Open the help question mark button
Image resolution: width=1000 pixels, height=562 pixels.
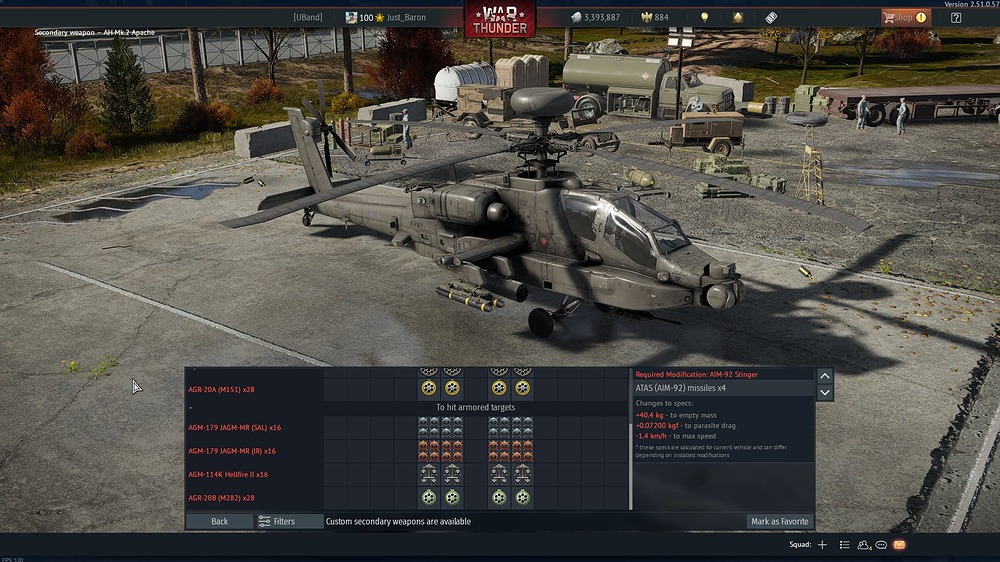coord(956,17)
